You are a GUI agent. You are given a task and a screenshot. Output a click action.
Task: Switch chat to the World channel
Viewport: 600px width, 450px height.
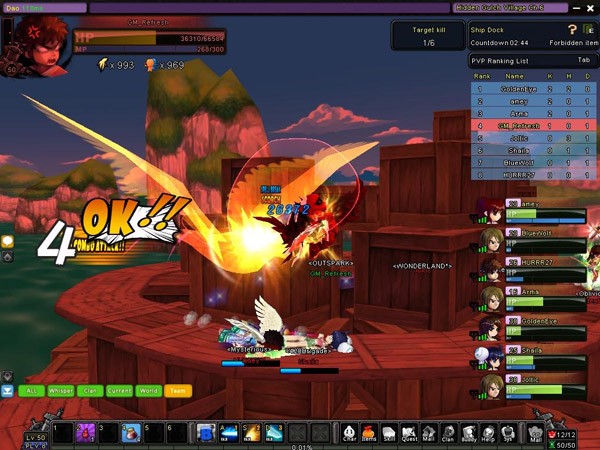[149, 391]
